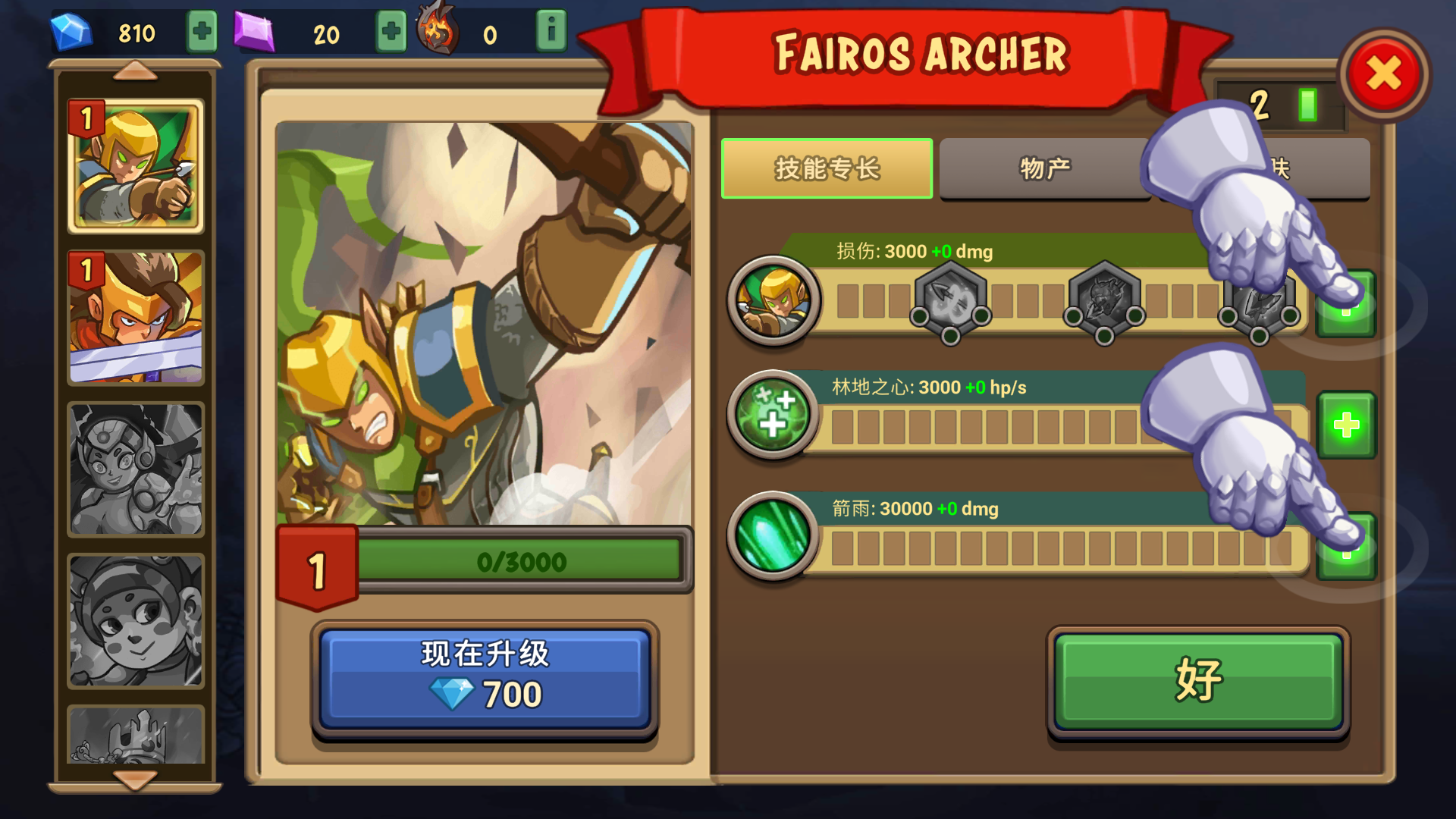Open the info button beside fire counter
1456x819 pixels.
point(551,32)
